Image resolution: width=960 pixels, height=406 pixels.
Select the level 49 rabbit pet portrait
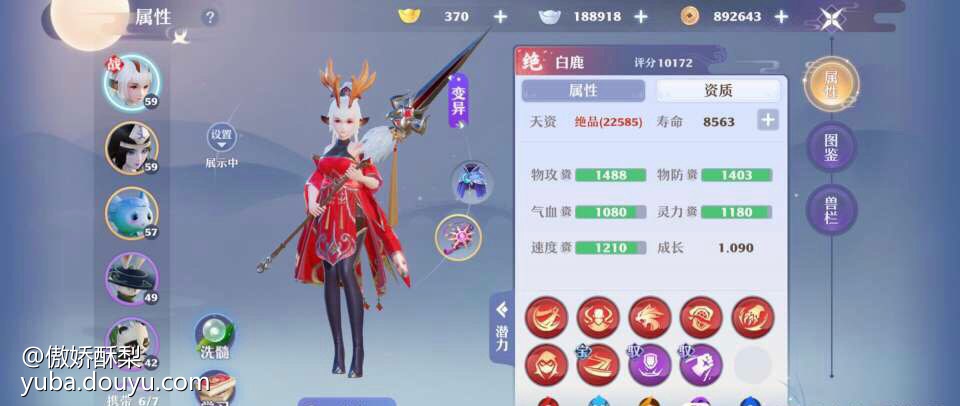click(131, 278)
